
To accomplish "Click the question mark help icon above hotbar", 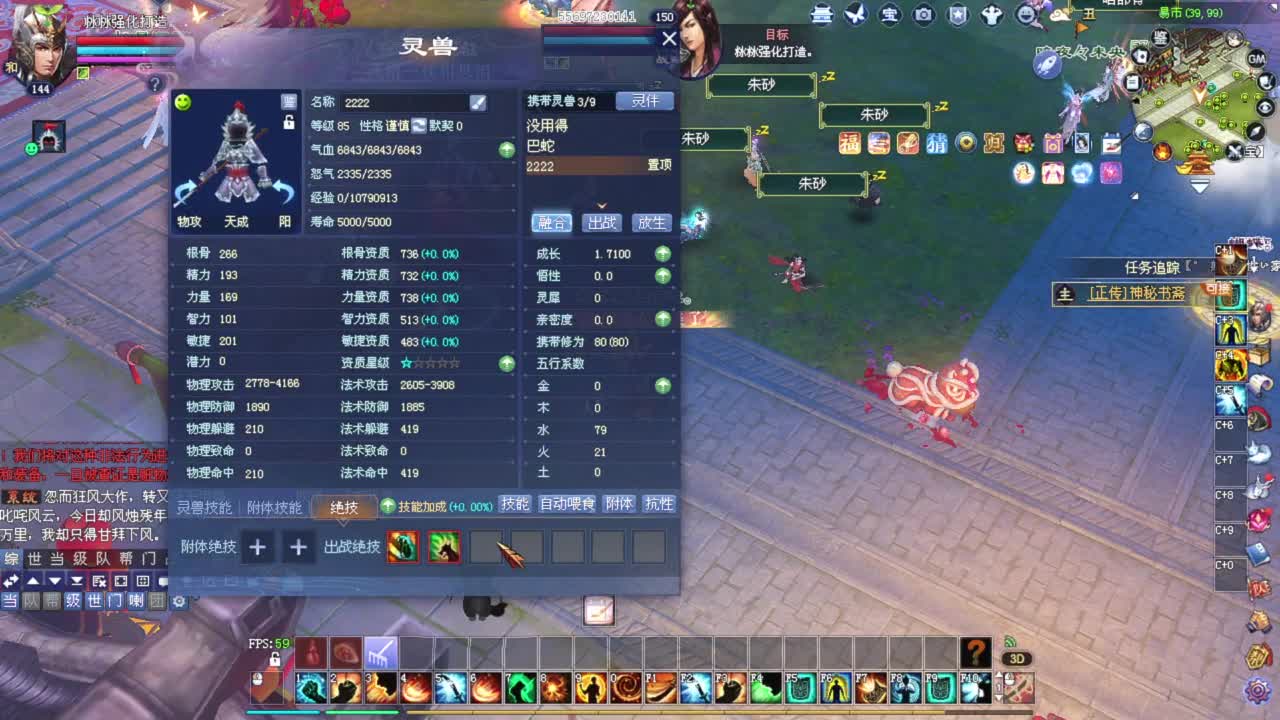I will point(975,651).
